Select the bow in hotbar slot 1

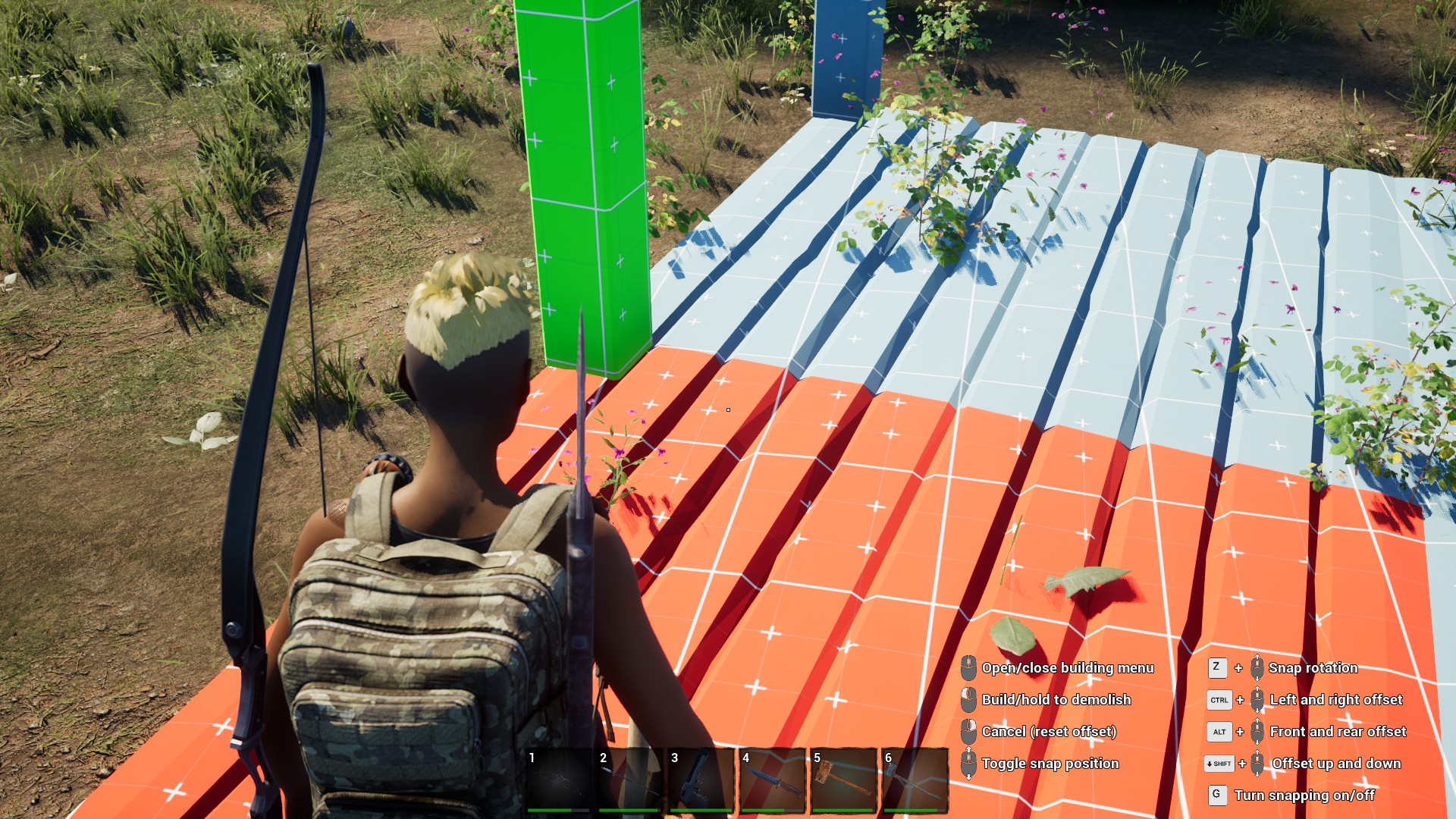(559, 780)
